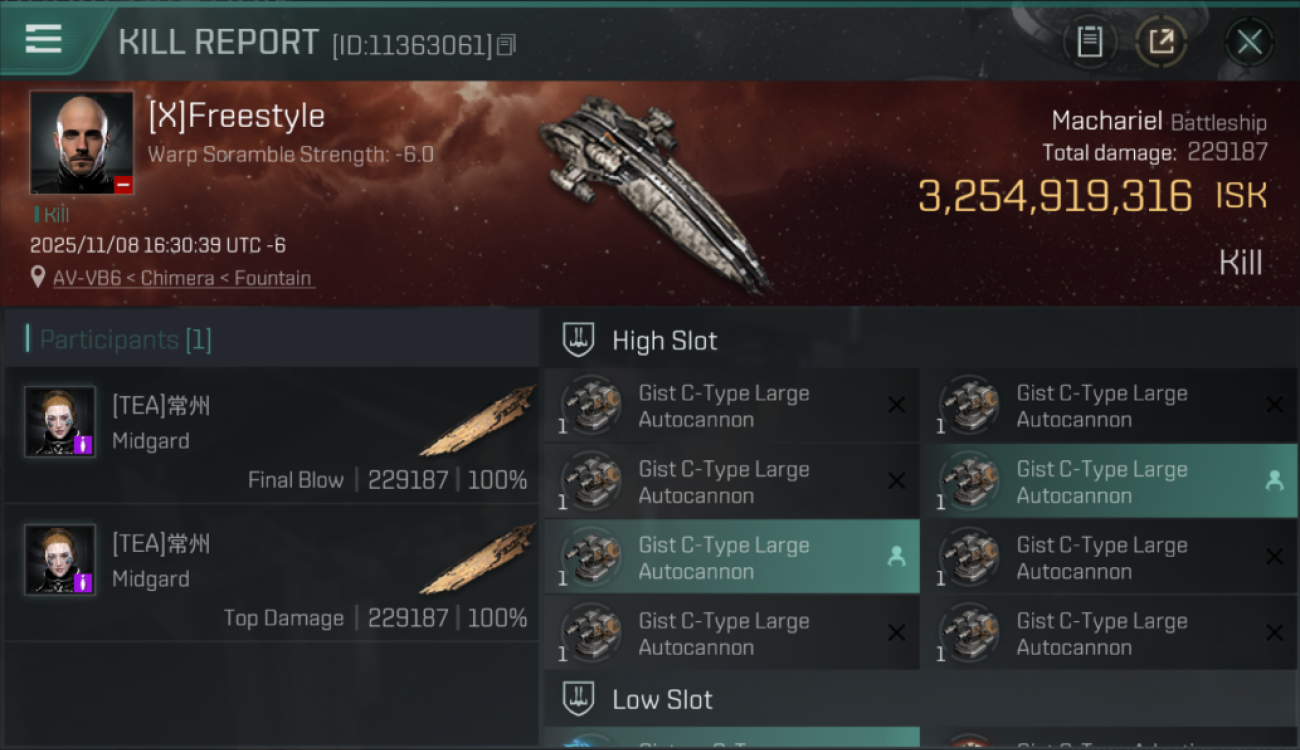
Task: Open the AV-VB6 Chimera Fountain location link
Action: click(180, 278)
